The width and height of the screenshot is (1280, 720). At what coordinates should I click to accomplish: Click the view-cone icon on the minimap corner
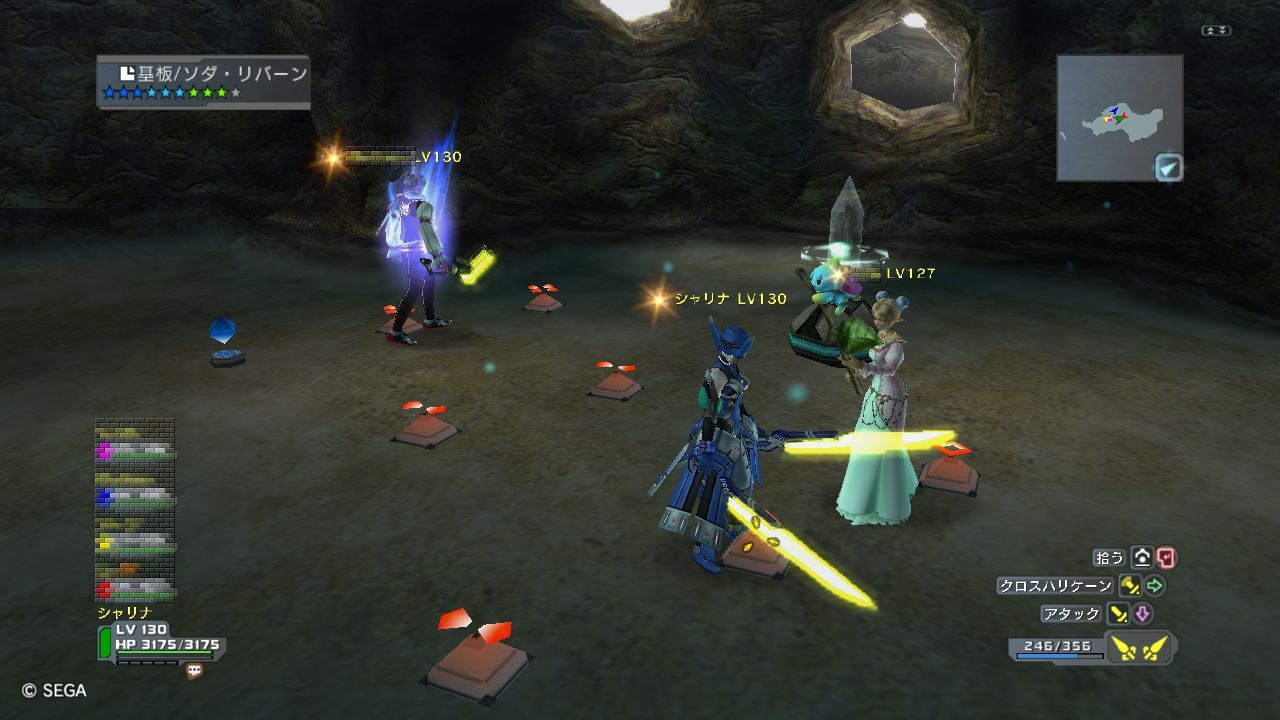pyautogui.click(x=1168, y=167)
